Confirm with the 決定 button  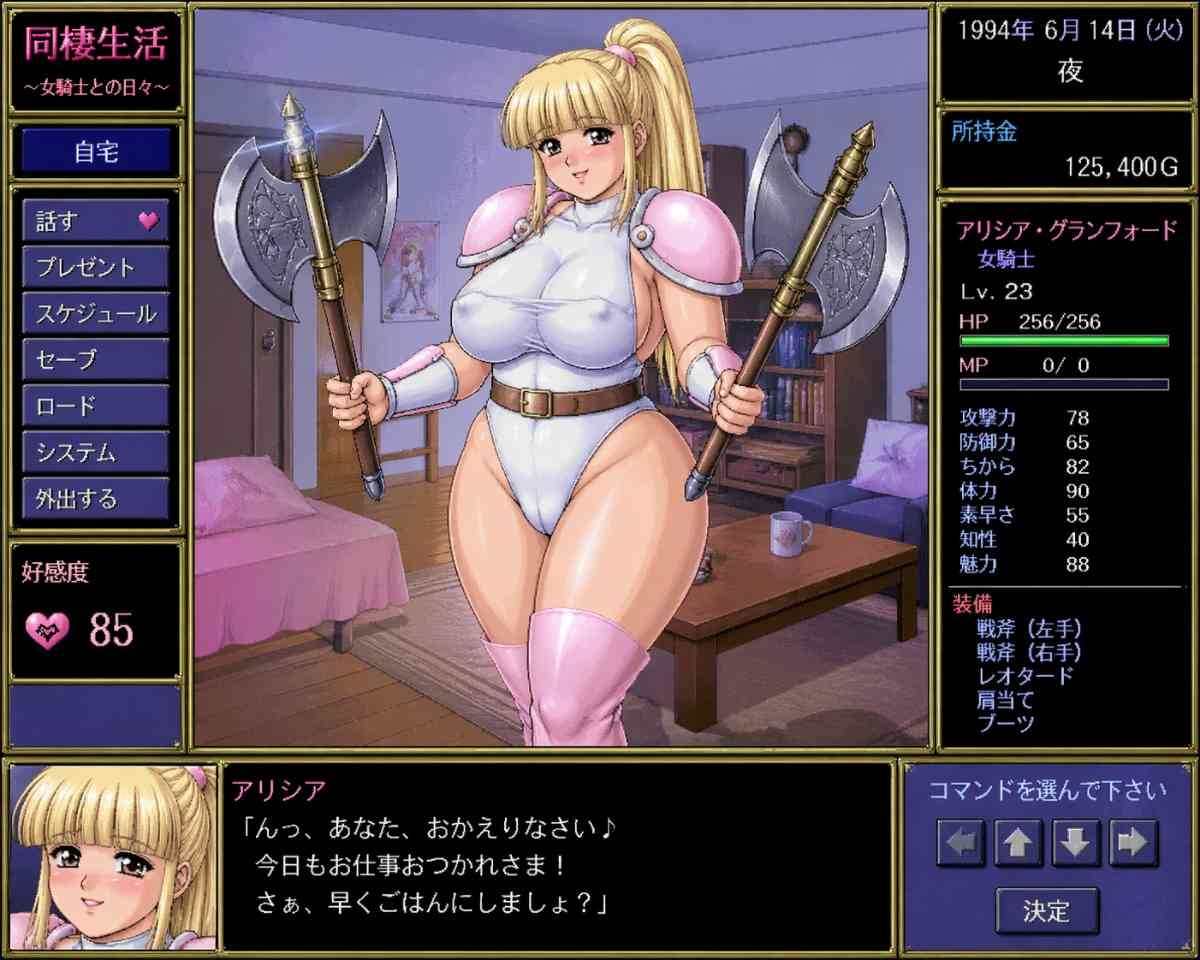[x=1047, y=910]
